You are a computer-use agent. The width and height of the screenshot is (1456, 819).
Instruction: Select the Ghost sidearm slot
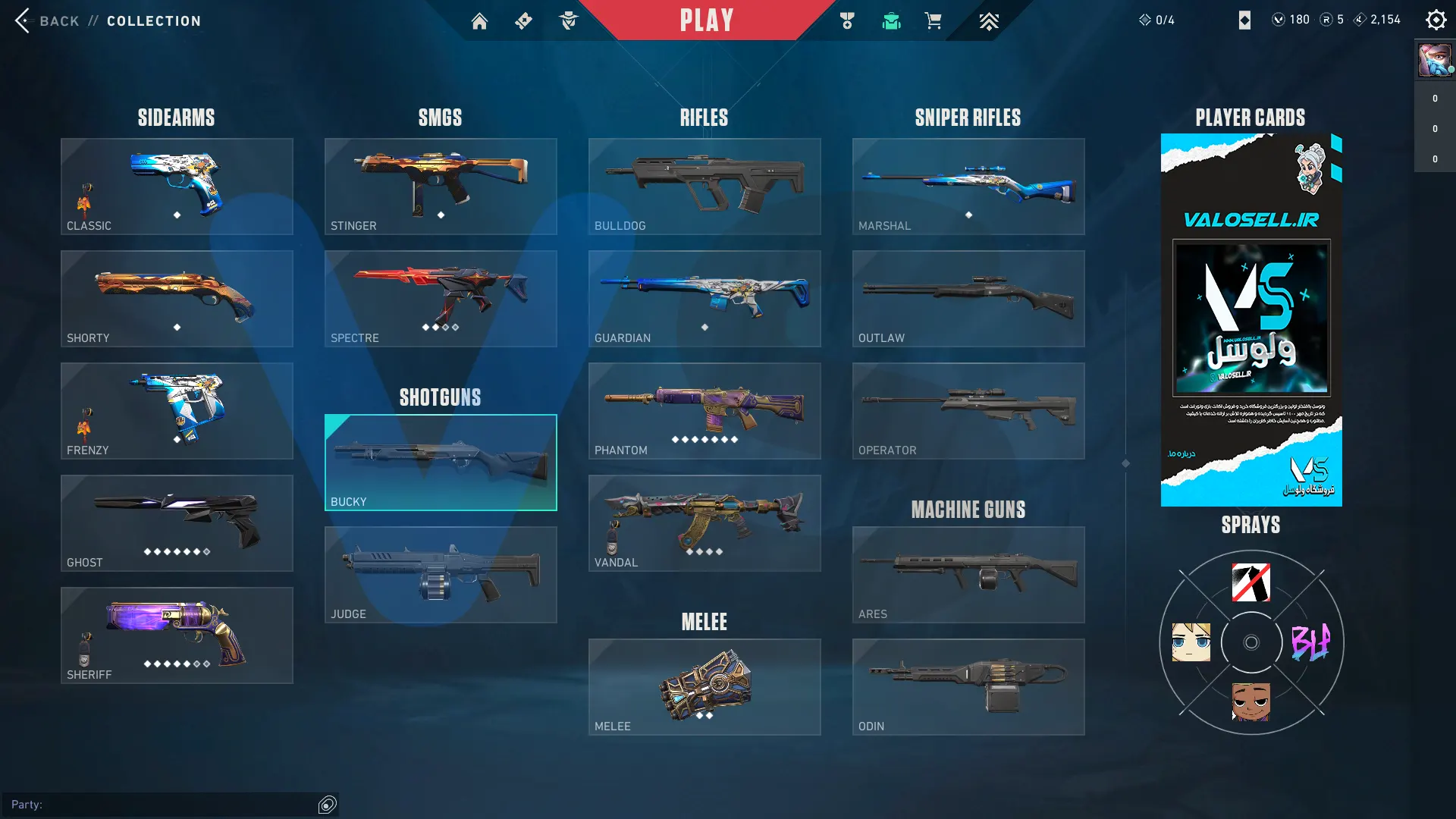(177, 523)
